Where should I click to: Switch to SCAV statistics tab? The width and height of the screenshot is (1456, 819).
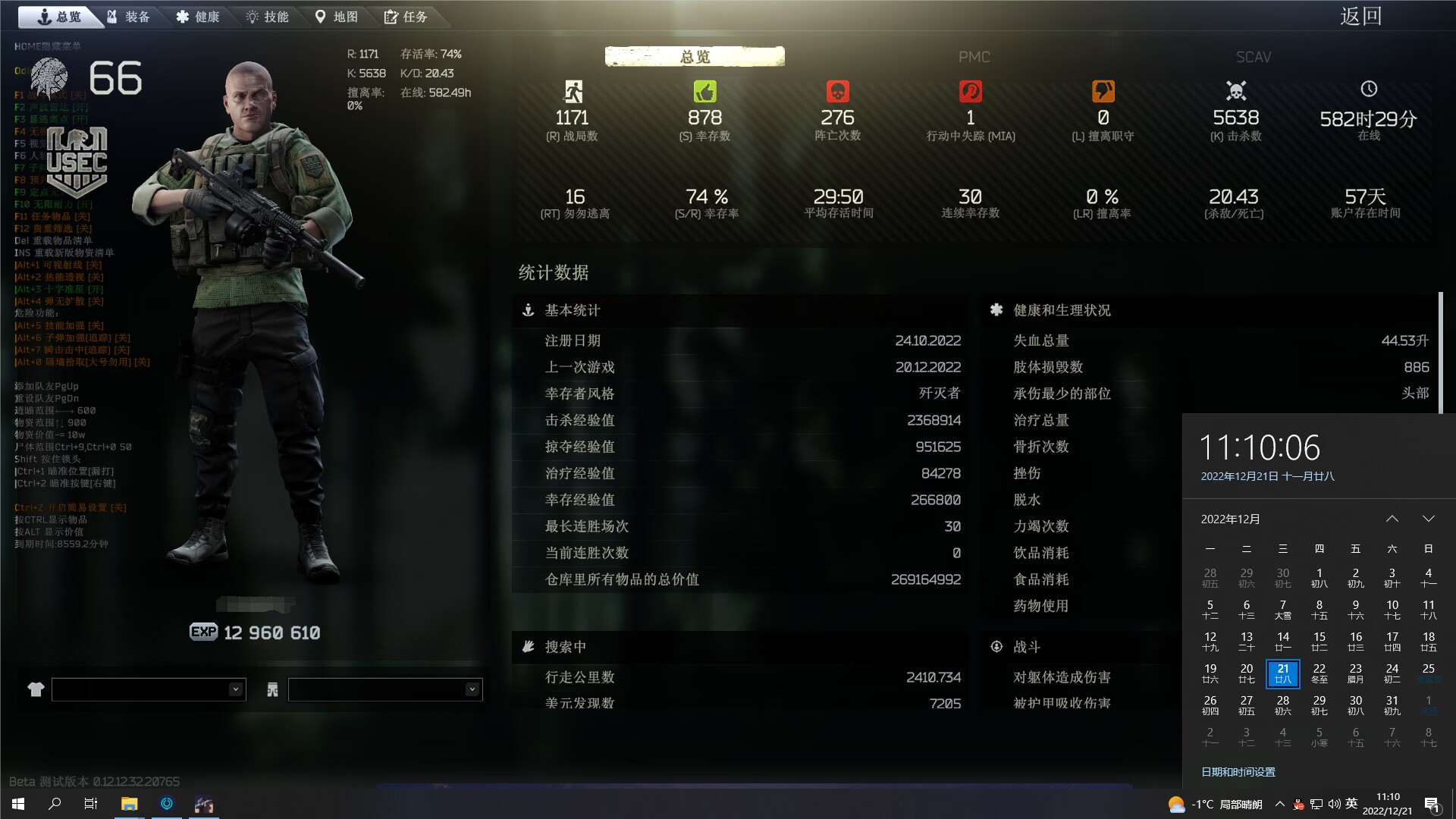click(1253, 57)
